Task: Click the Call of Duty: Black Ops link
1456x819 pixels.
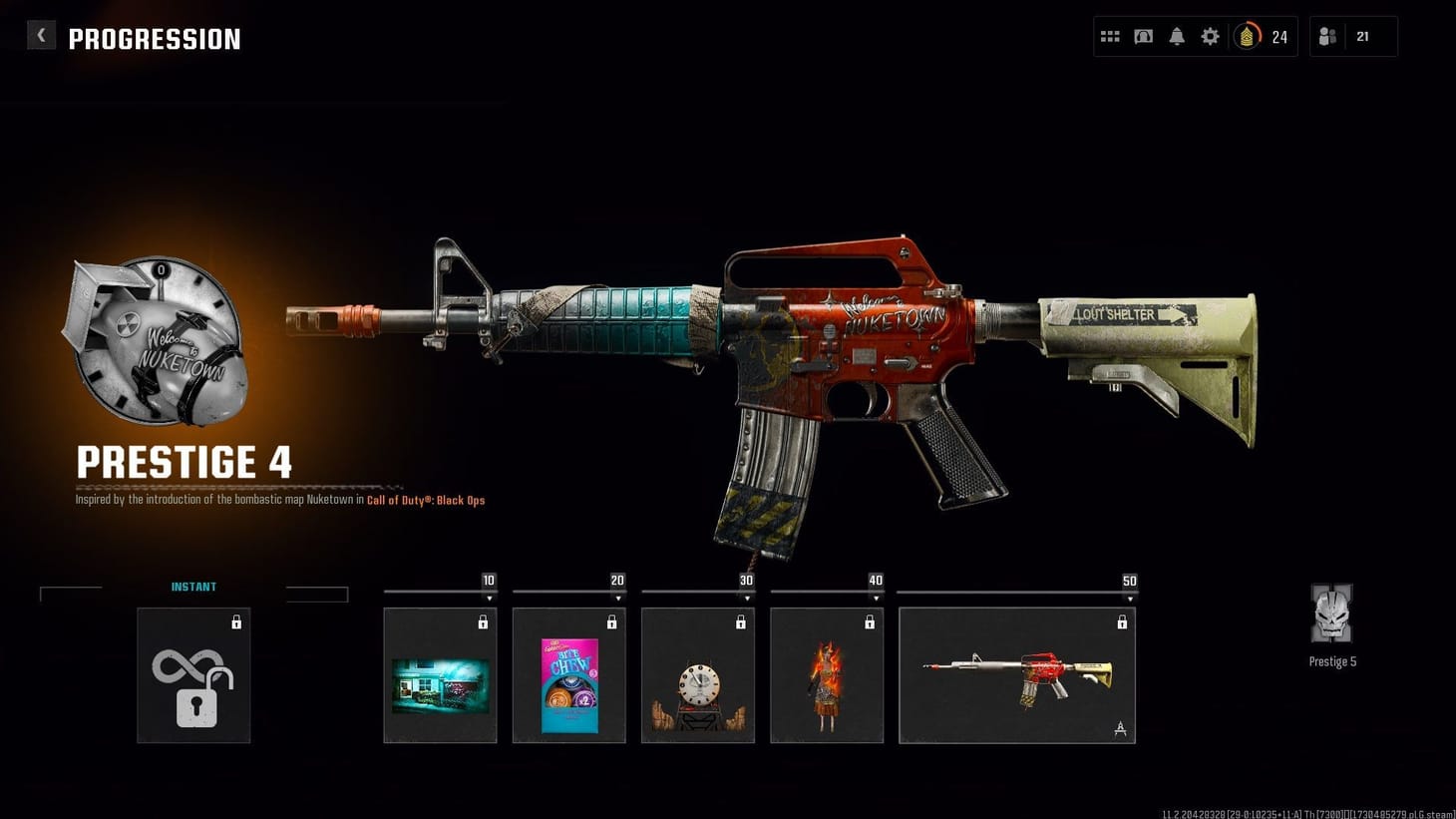Action: point(426,500)
